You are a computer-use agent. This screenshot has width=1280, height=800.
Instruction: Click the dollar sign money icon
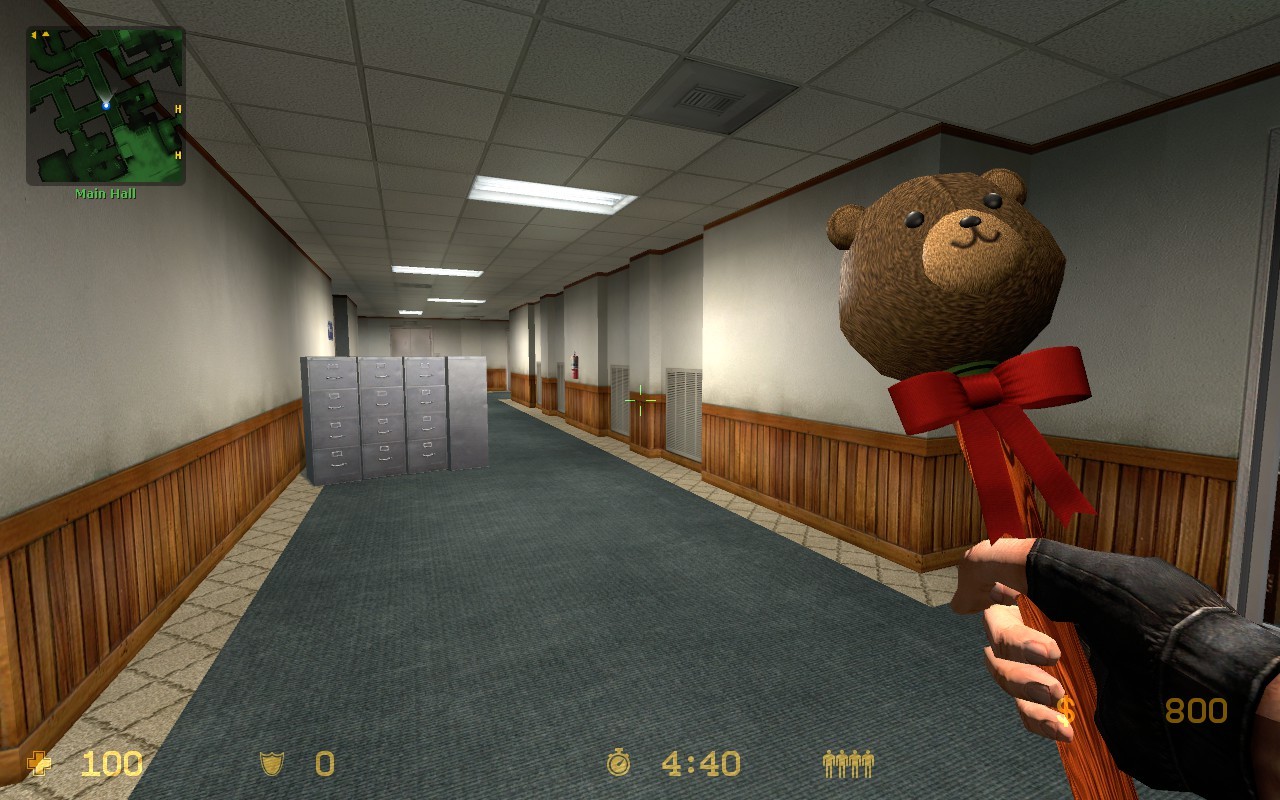(x=1068, y=710)
